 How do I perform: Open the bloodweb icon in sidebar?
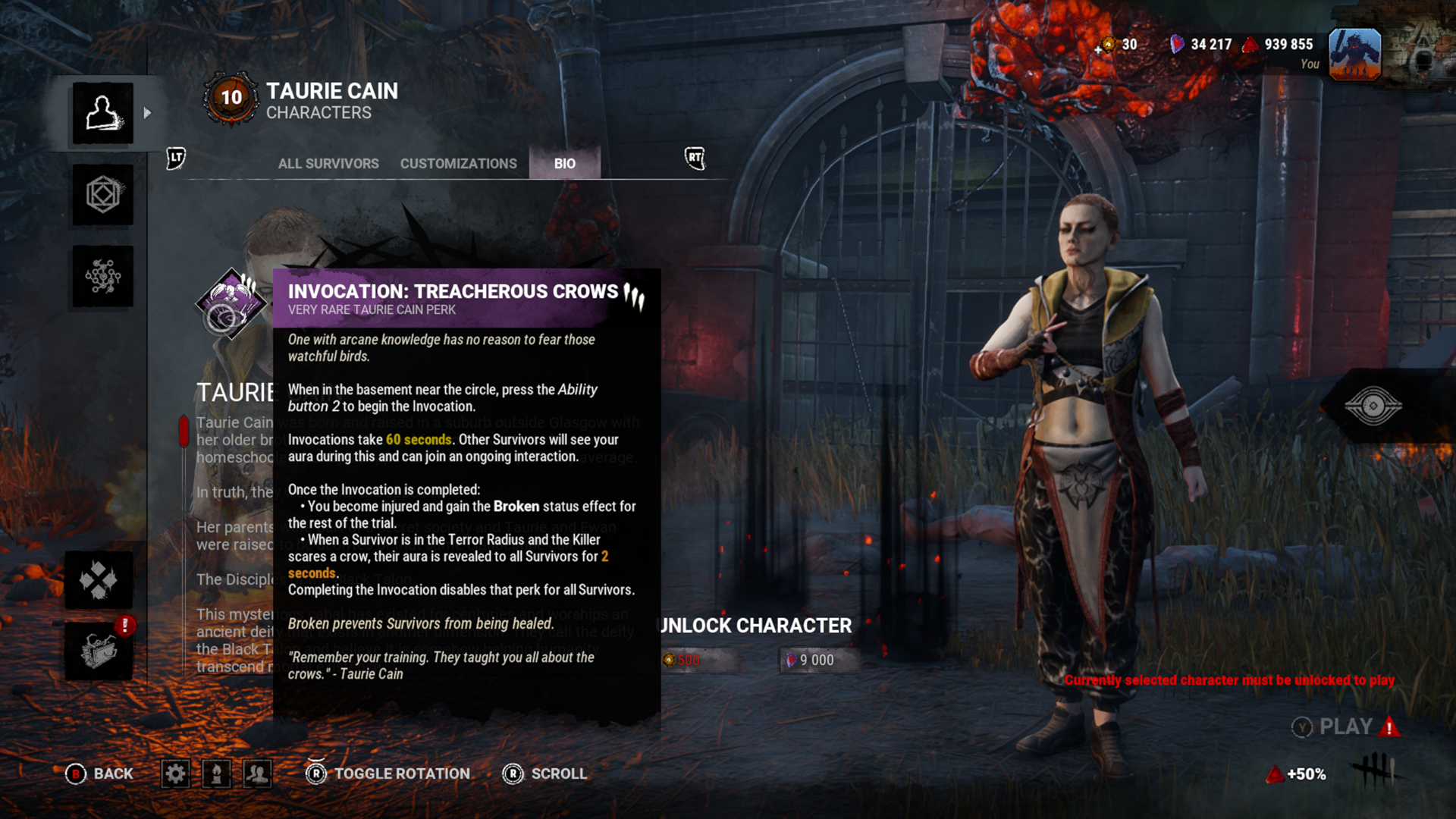tap(103, 276)
